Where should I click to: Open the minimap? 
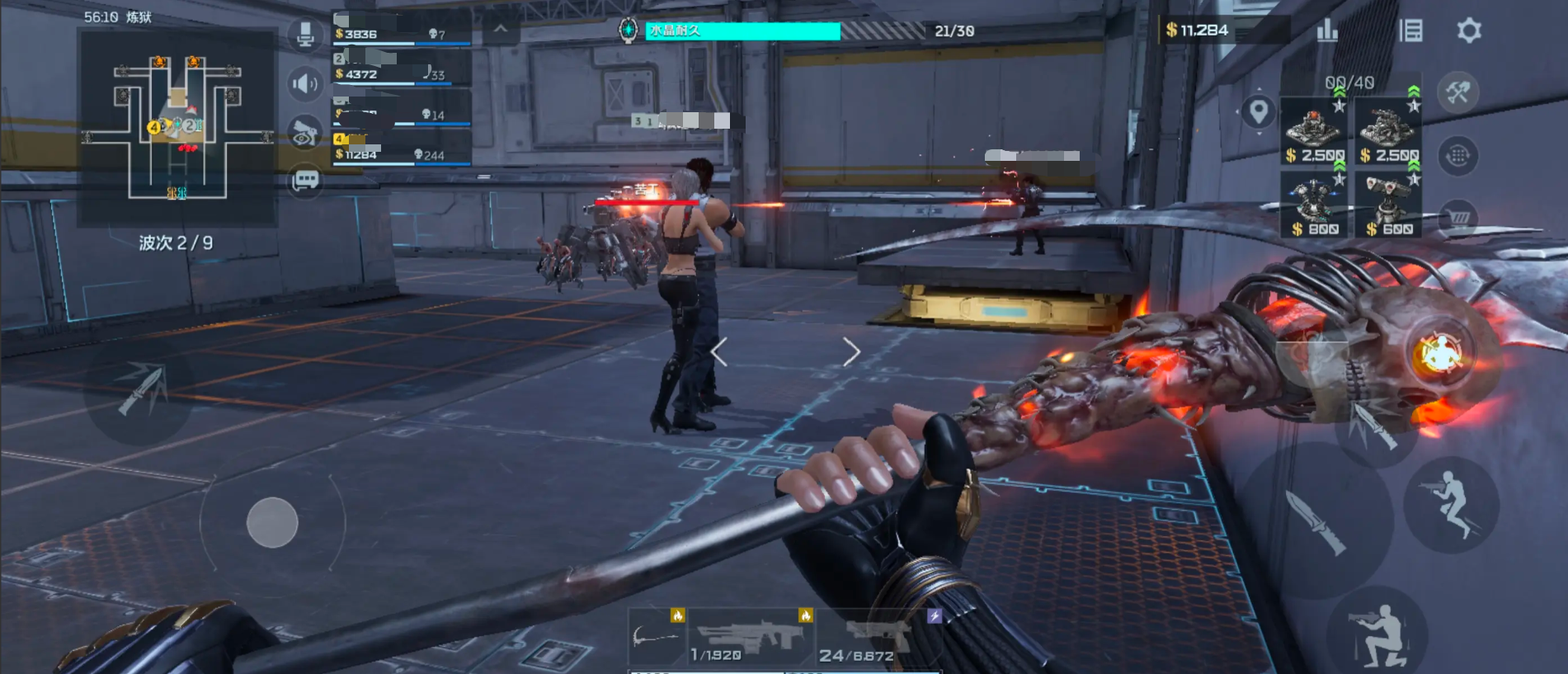[x=177, y=128]
